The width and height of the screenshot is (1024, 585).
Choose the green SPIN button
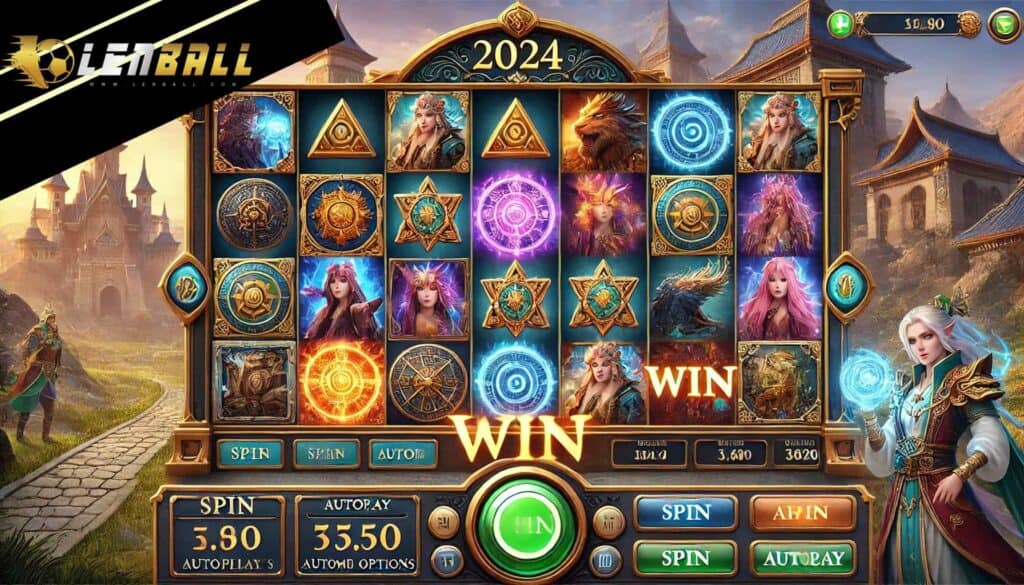(686, 558)
